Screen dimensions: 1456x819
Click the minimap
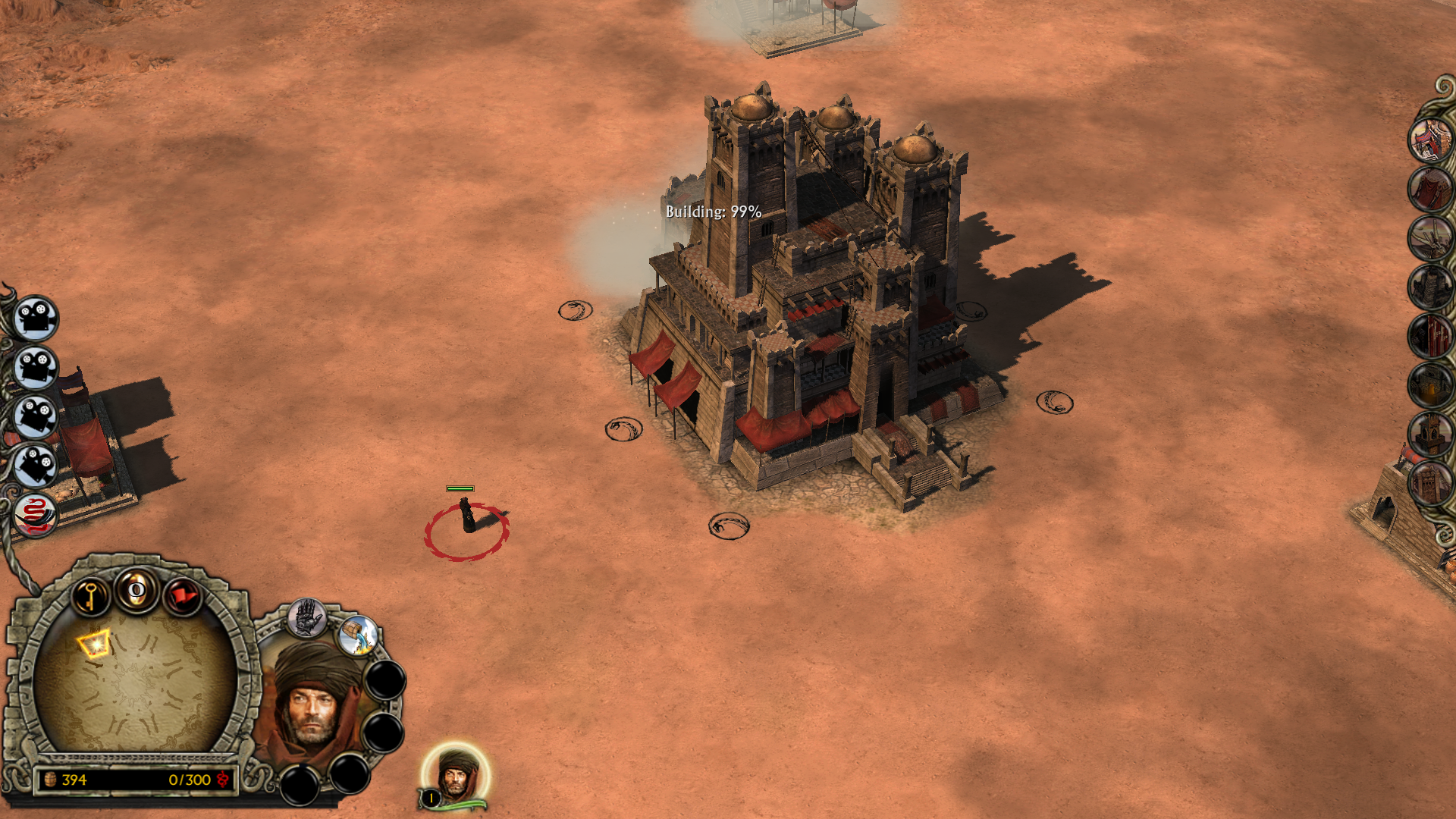click(x=135, y=682)
